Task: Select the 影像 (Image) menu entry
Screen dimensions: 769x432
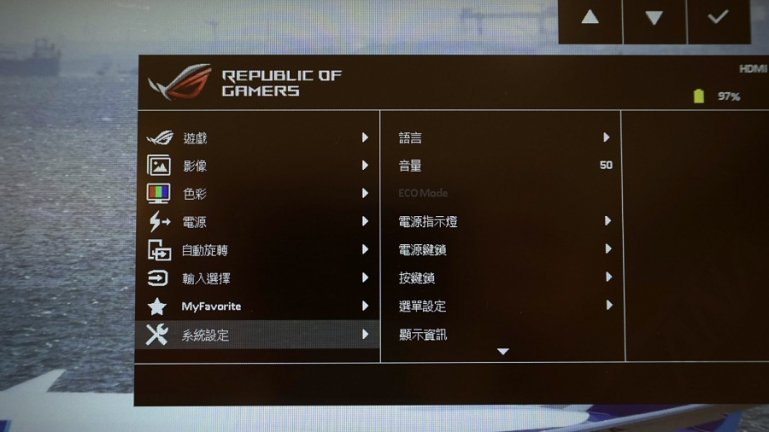Action: [196, 166]
